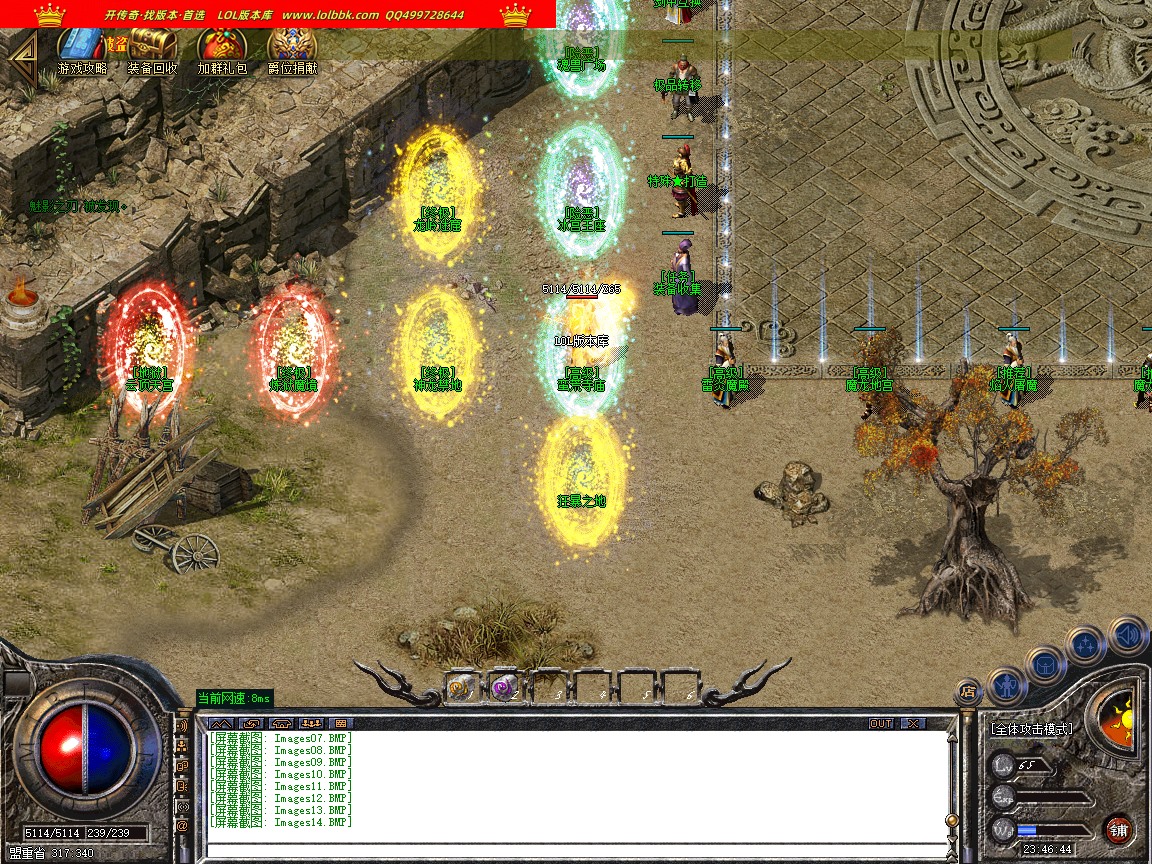
Task: Open the 店 shop button
Action: pos(967,690)
